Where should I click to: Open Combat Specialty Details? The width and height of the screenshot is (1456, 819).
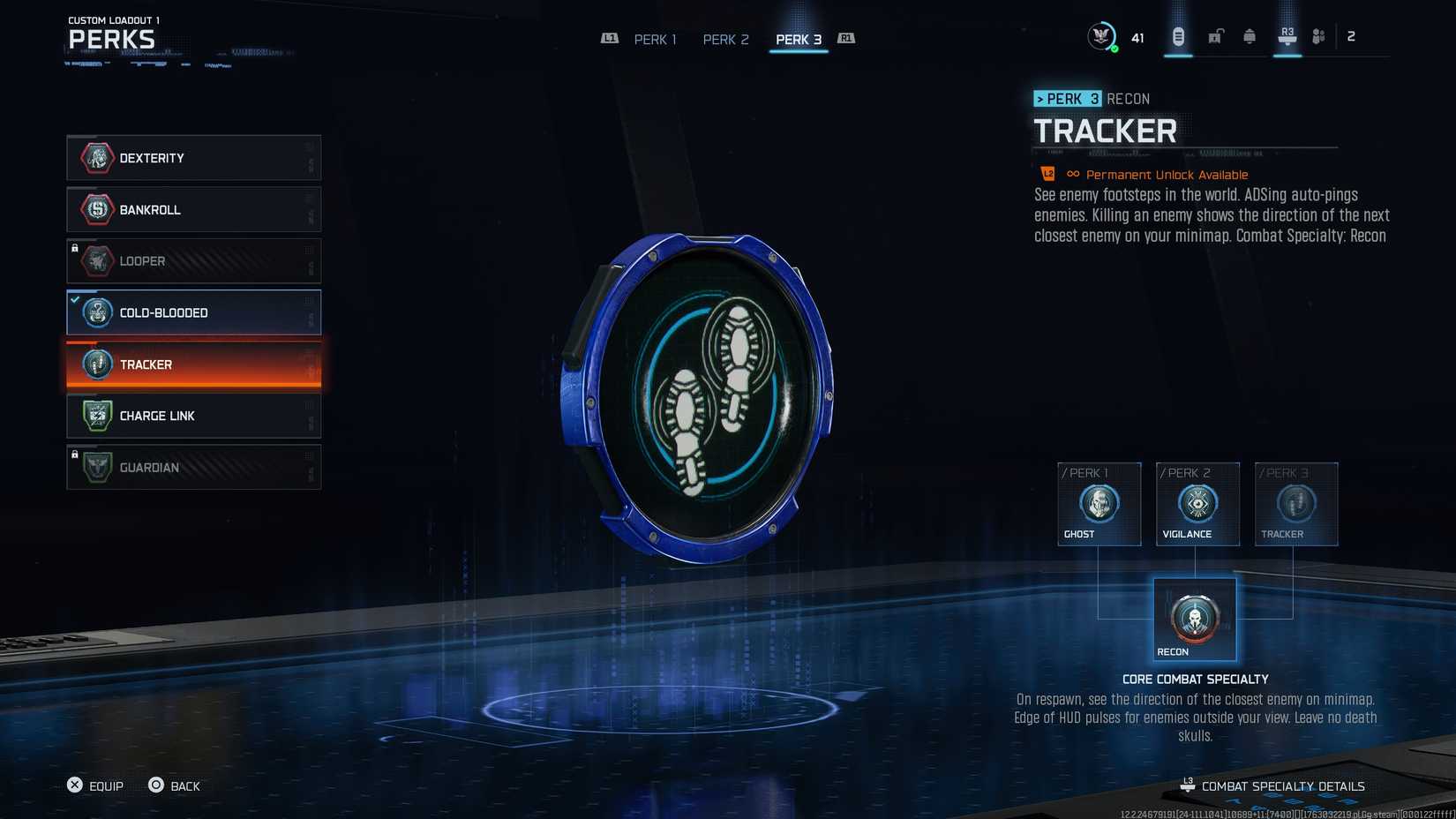[1281, 785]
